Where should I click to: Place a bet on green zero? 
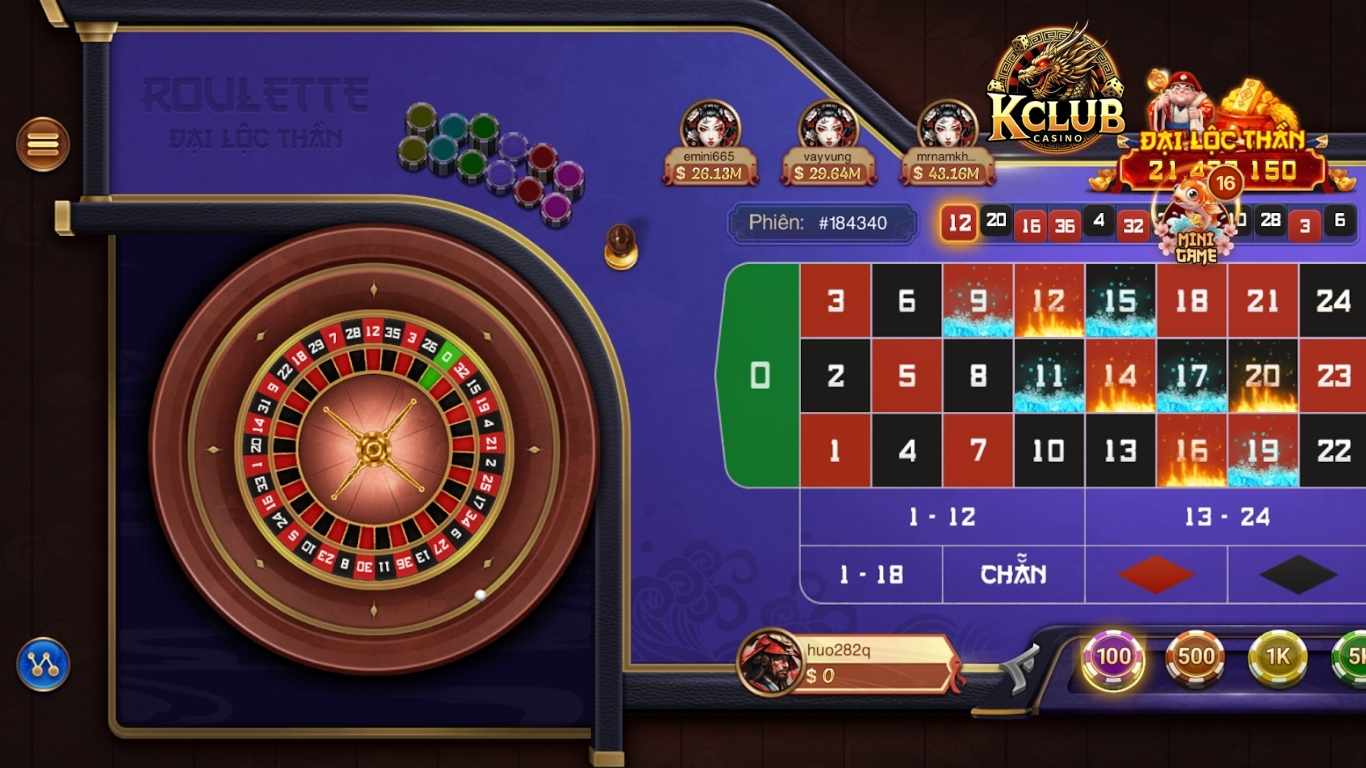pos(760,375)
